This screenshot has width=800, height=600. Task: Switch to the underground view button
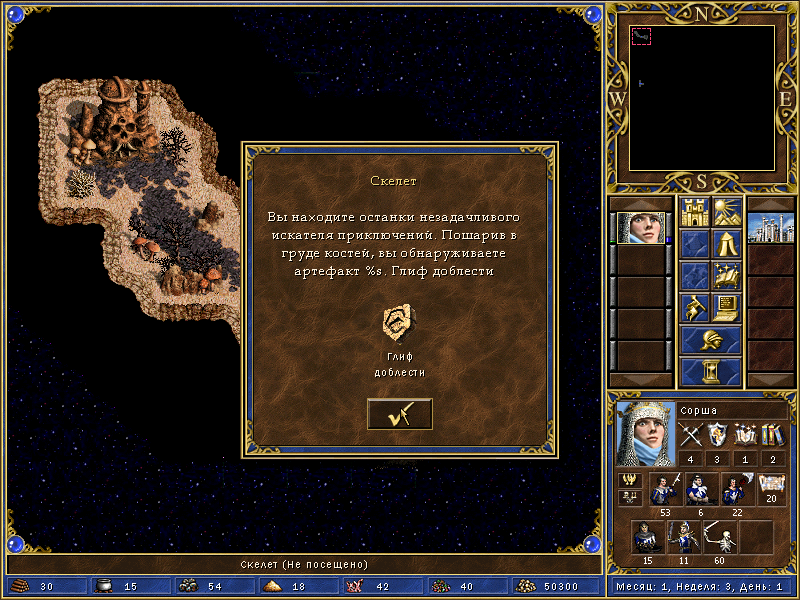click(x=725, y=212)
